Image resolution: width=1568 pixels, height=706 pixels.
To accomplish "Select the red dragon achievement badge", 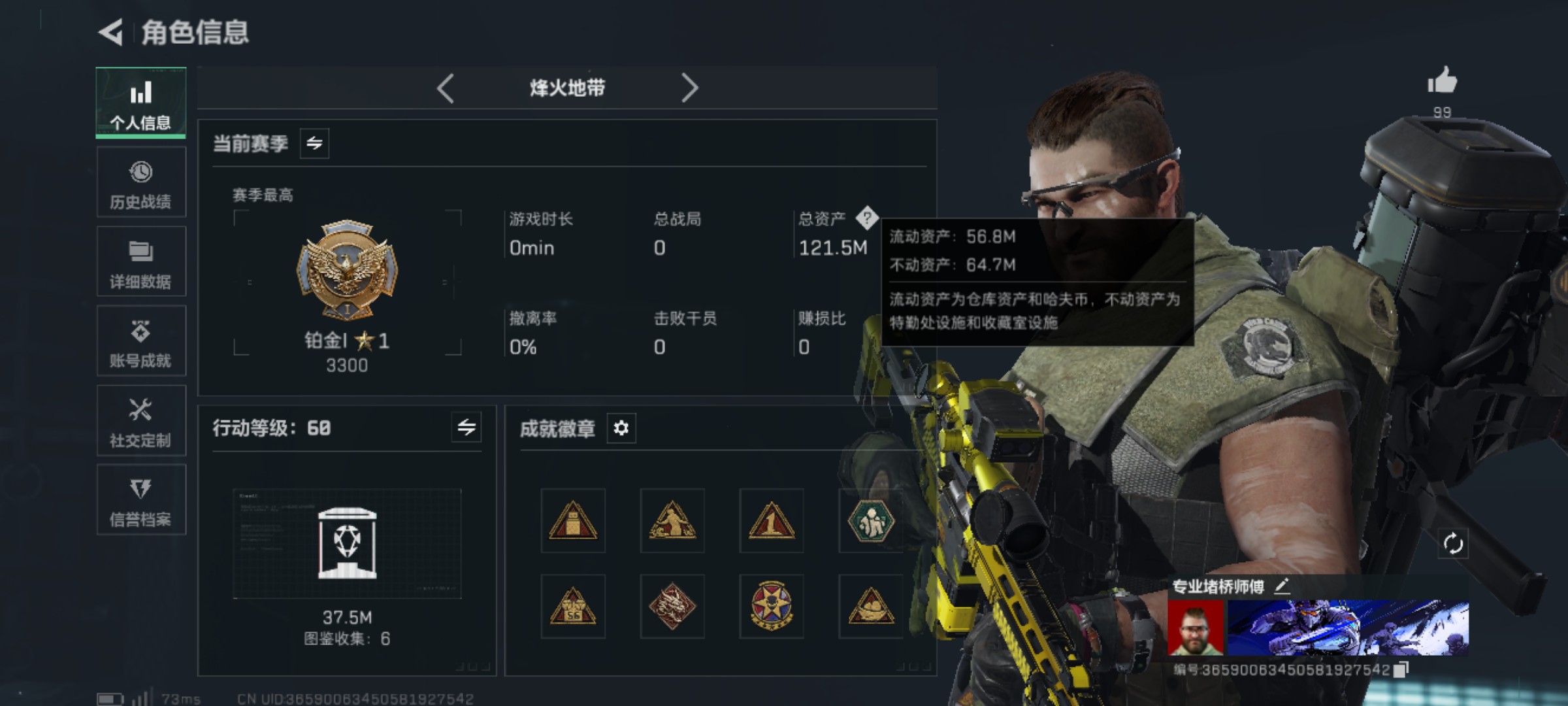I will click(672, 607).
